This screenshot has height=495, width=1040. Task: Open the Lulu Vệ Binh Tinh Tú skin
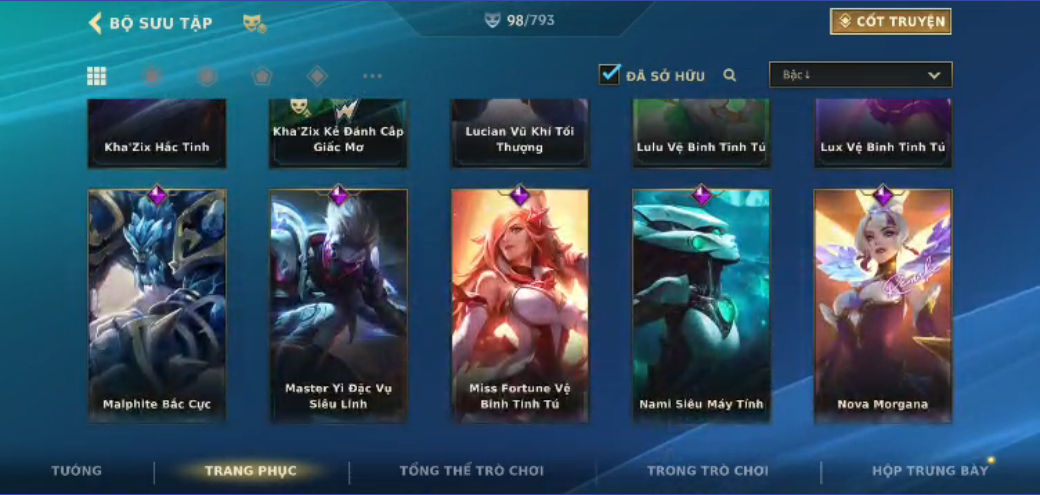pos(701,135)
